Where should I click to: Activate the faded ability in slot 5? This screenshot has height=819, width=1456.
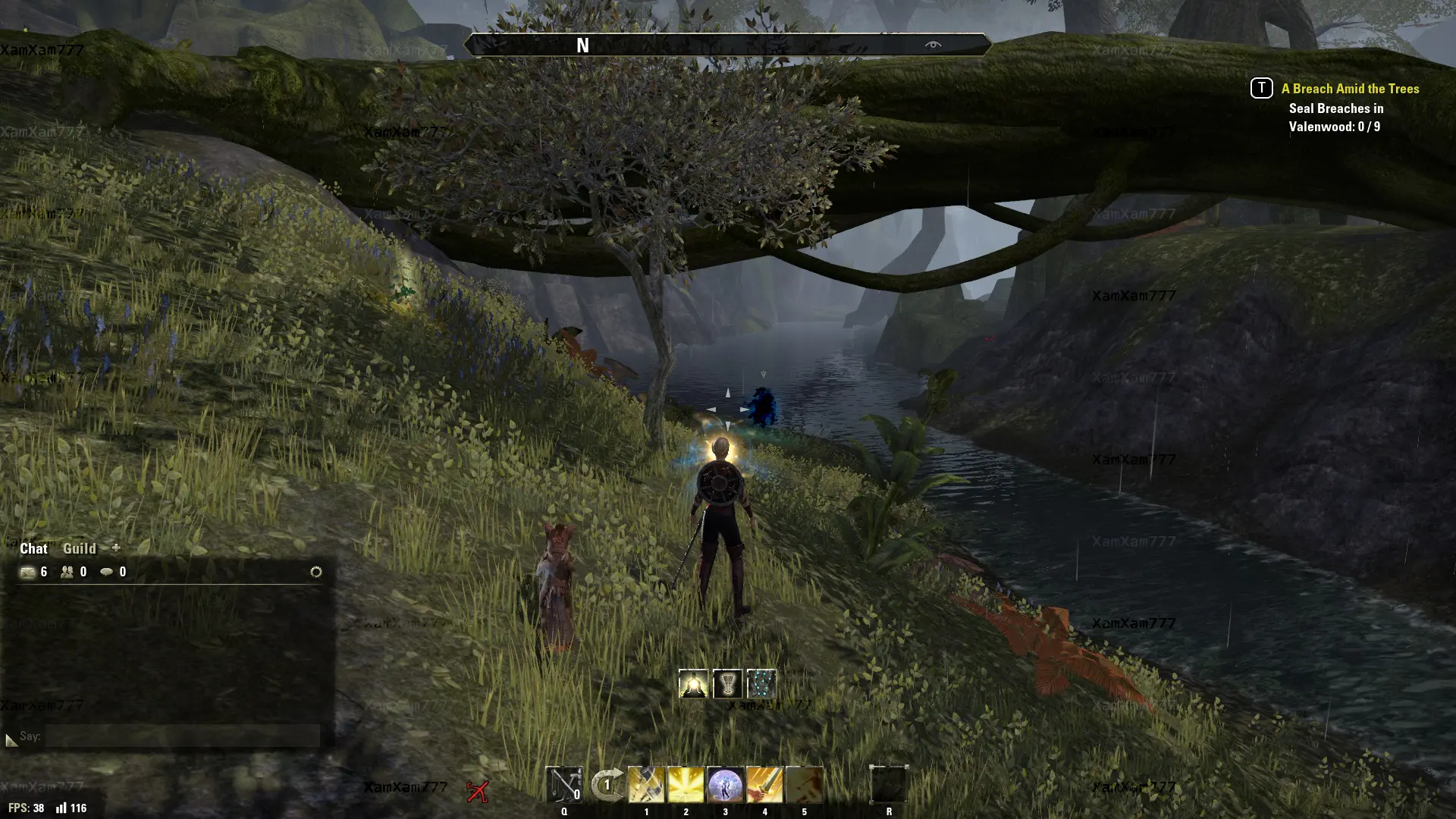point(804,785)
